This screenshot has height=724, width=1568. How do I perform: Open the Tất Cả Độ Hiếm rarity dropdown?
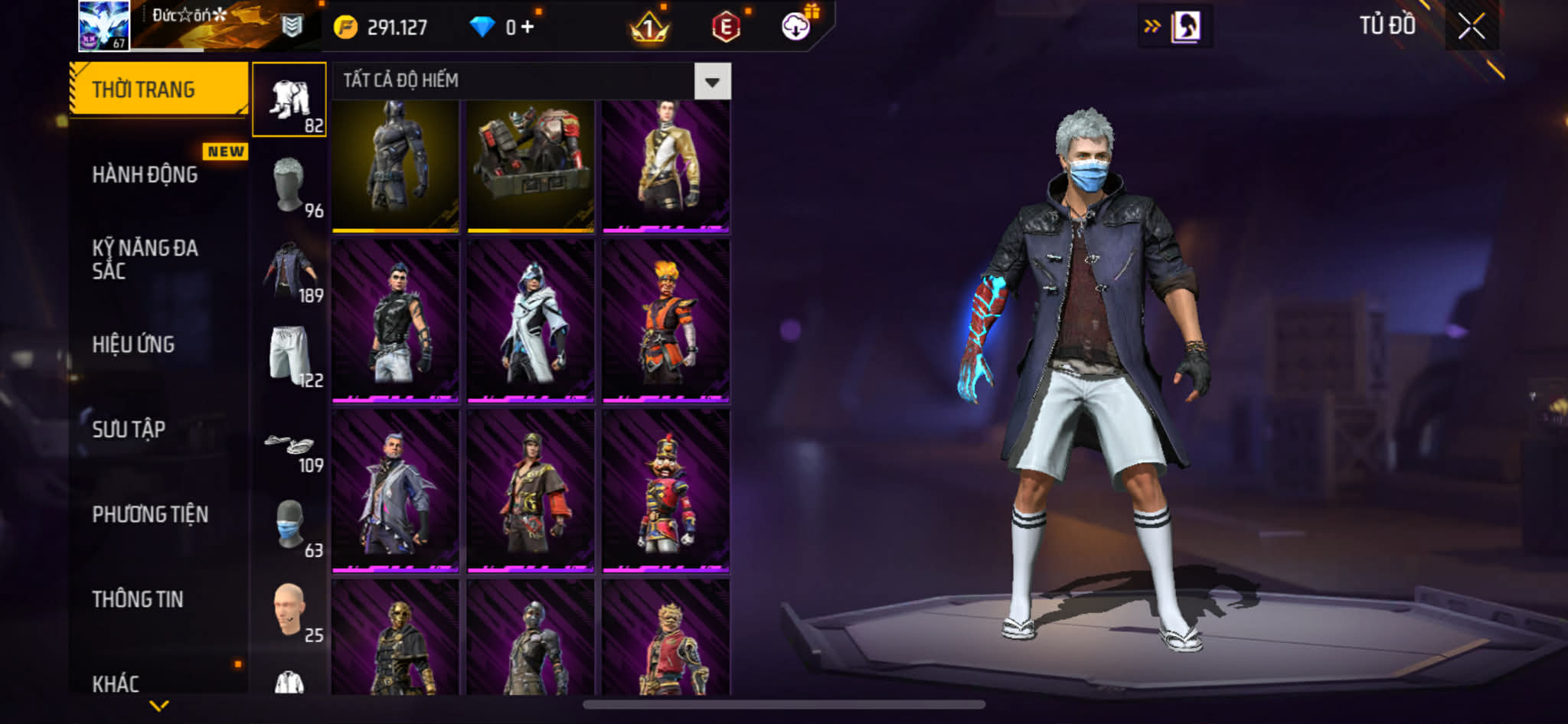click(x=712, y=81)
